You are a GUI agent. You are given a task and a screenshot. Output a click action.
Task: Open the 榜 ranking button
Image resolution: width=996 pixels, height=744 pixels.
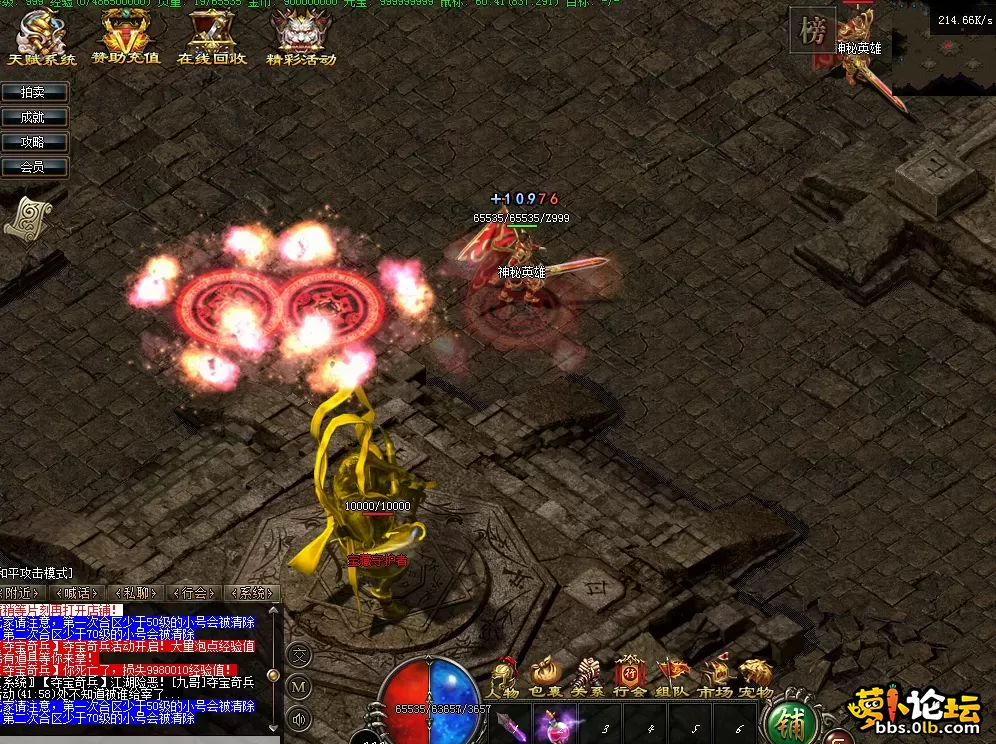812,32
